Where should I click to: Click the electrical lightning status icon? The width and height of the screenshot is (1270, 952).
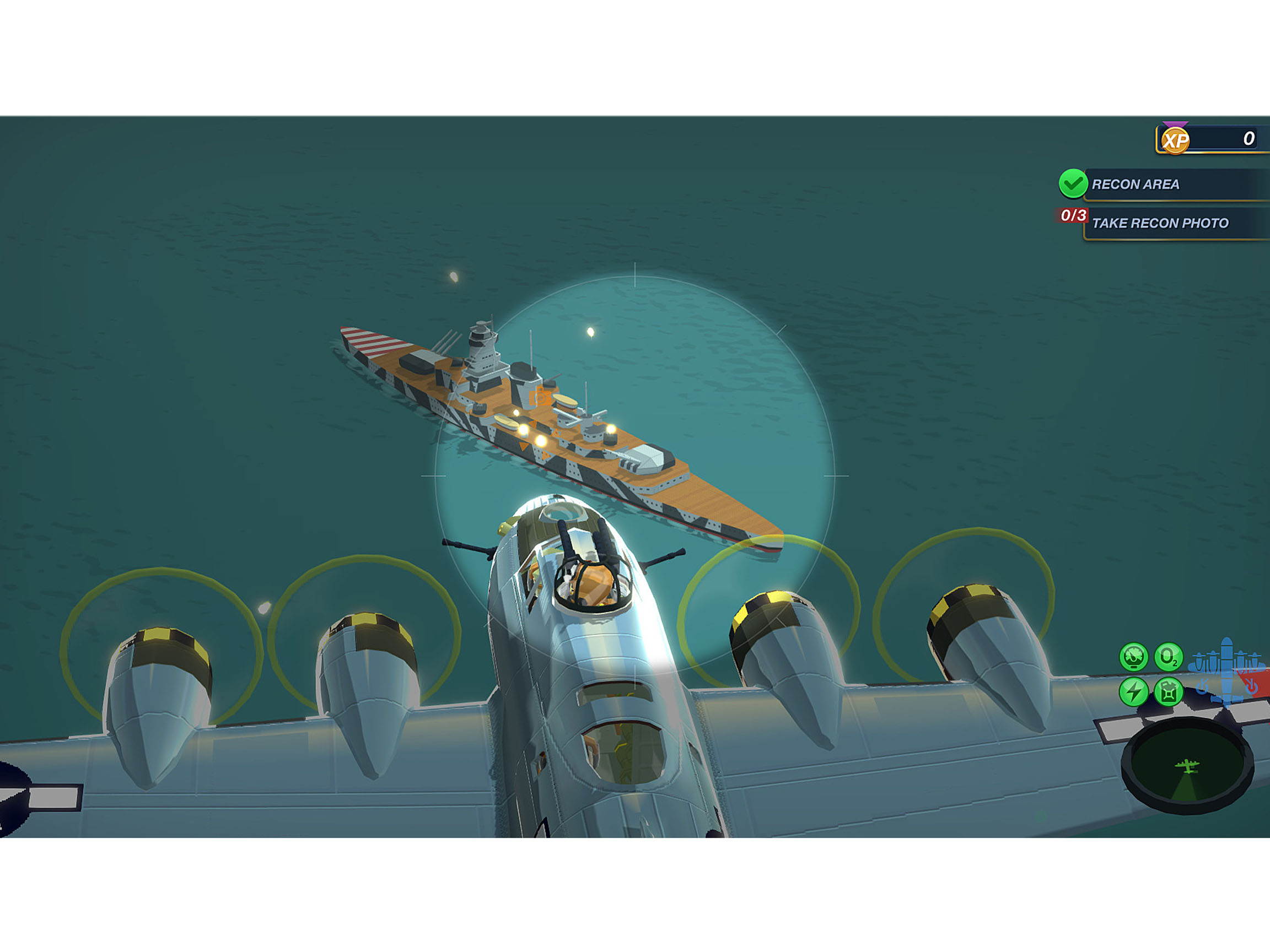point(1137,693)
